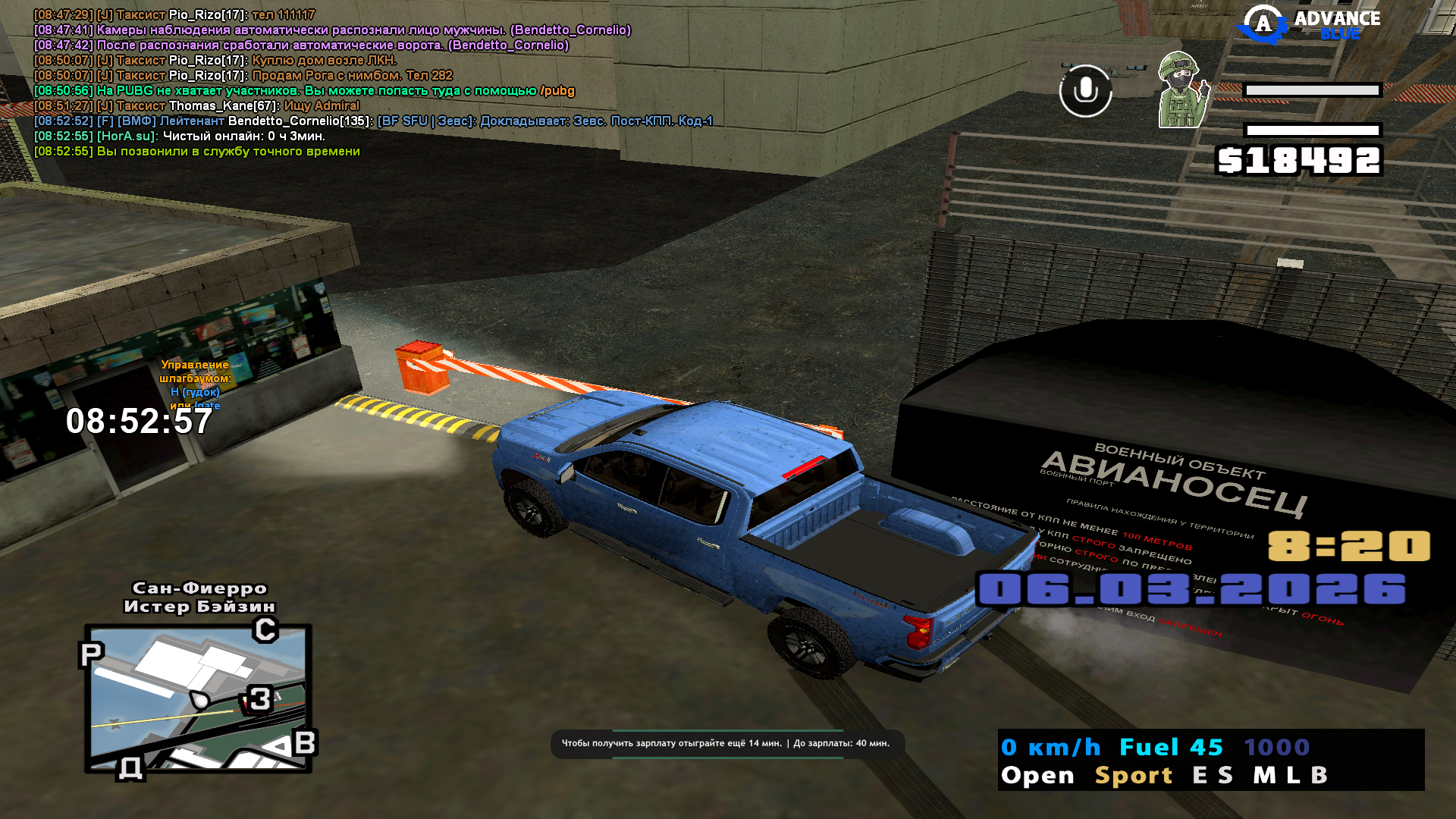Click the soldier character icon
The width and height of the screenshot is (1456, 819).
[1181, 90]
